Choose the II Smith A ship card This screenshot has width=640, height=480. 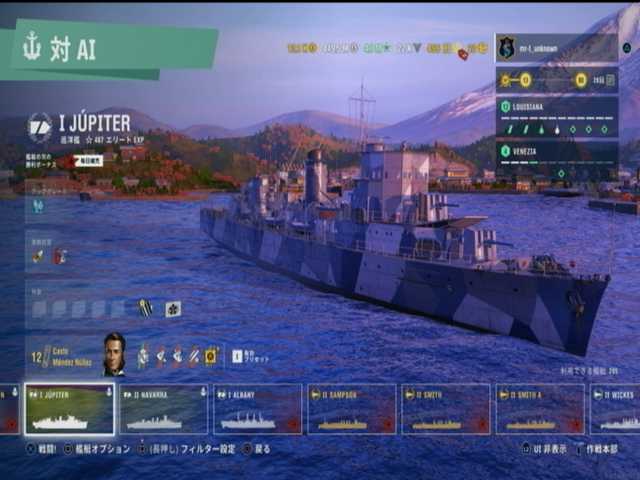pyautogui.click(x=540, y=409)
